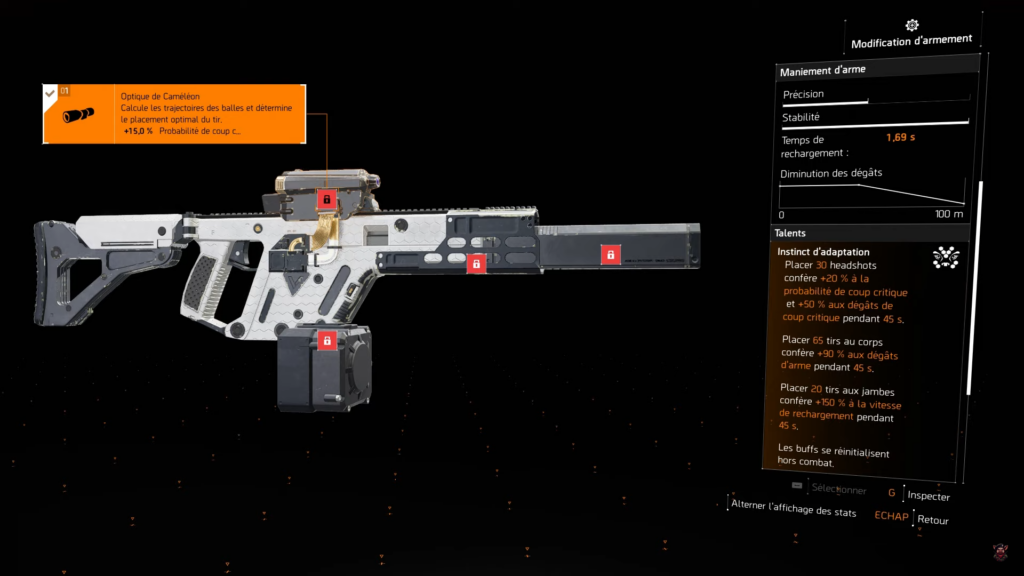Open the locked muzzle slot on the suppressor
The image size is (1024, 576).
point(608,255)
